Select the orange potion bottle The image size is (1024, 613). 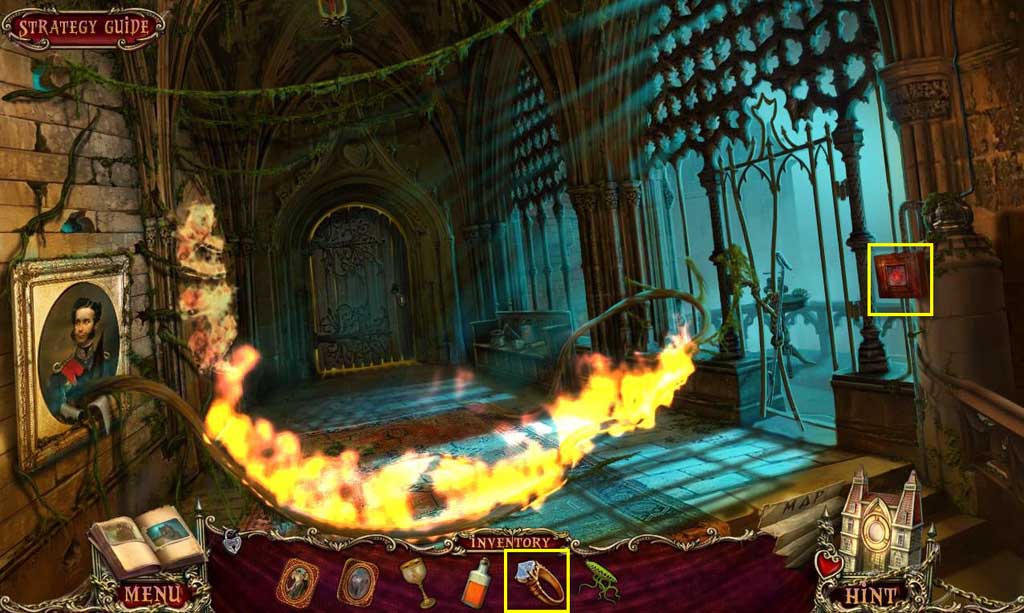pyautogui.click(x=475, y=582)
